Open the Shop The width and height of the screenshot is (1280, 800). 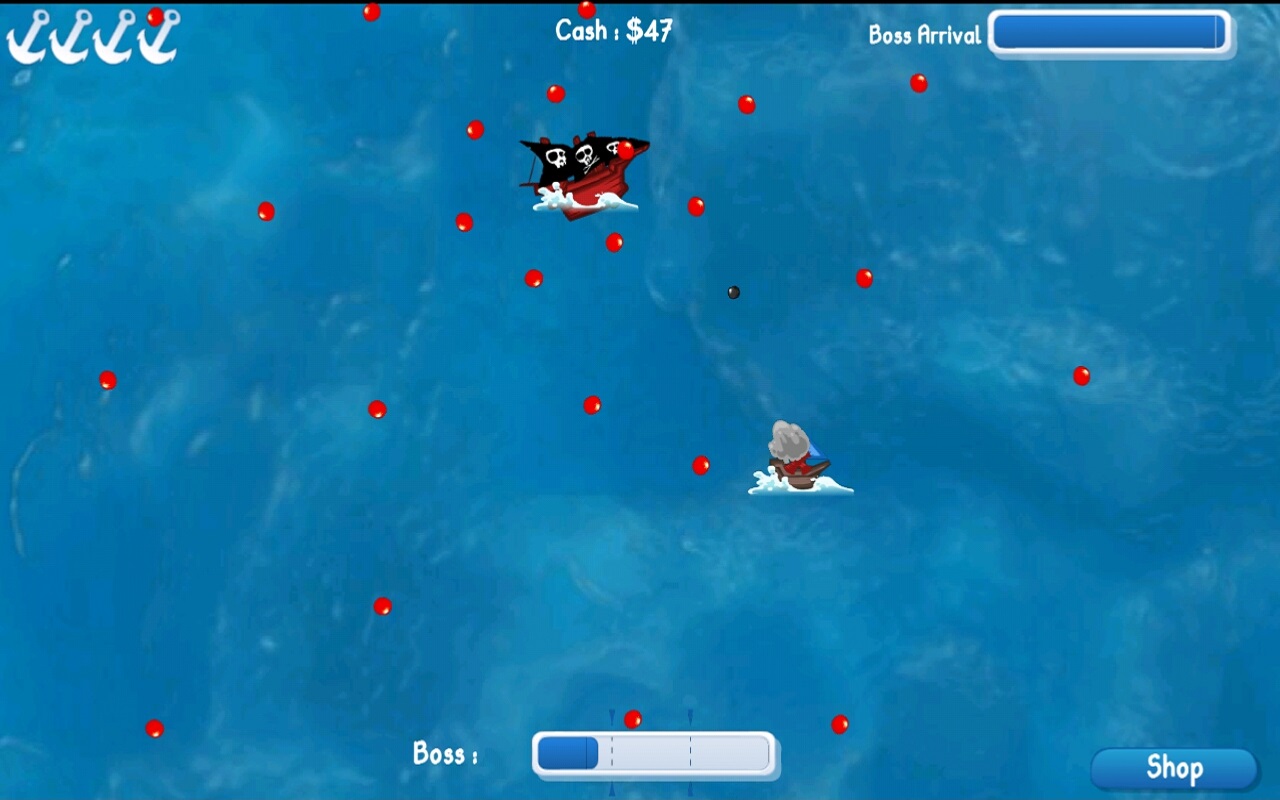pos(1174,769)
